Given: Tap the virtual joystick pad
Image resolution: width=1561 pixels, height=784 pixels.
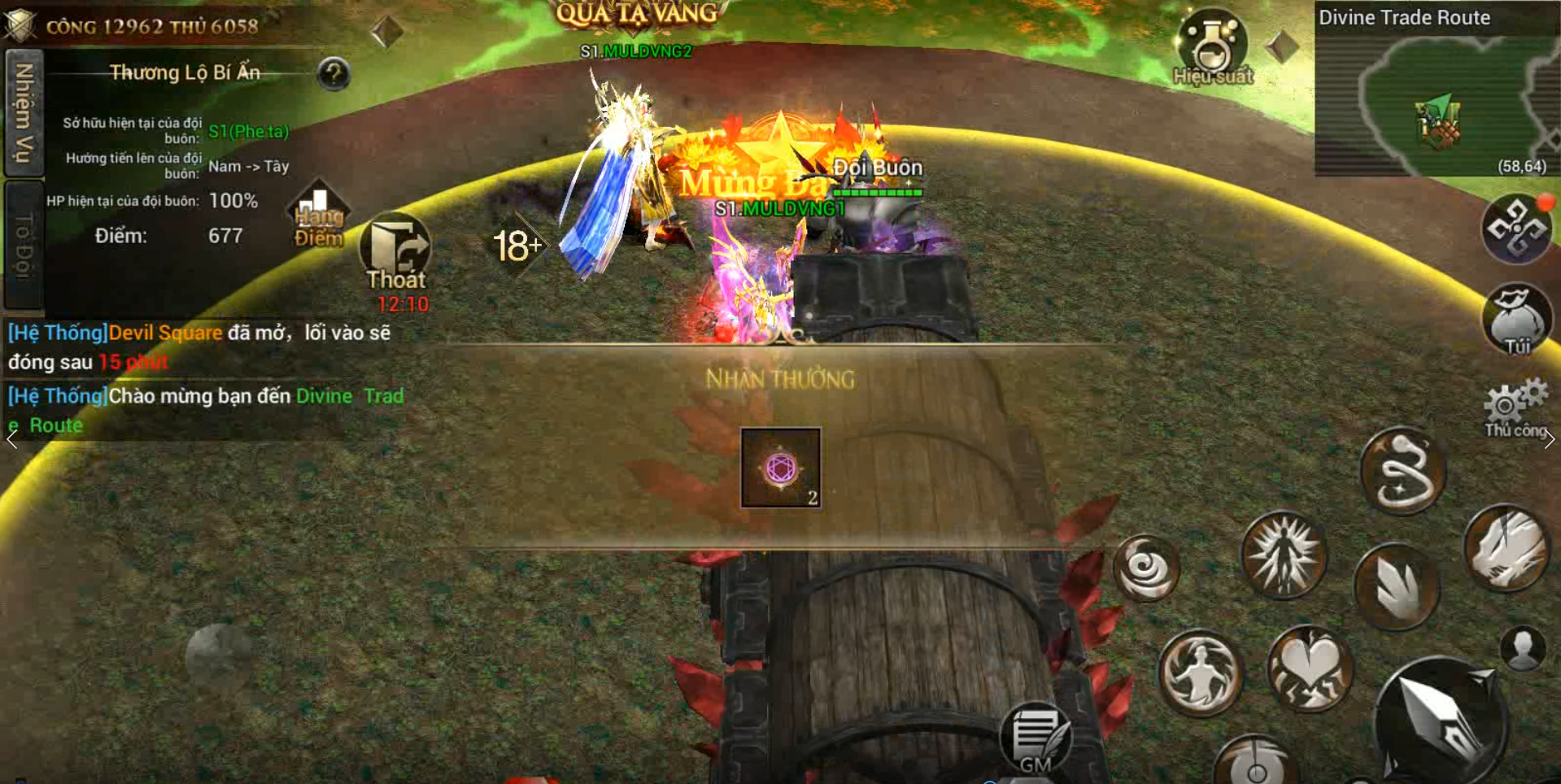Looking at the screenshot, I should click(x=217, y=655).
